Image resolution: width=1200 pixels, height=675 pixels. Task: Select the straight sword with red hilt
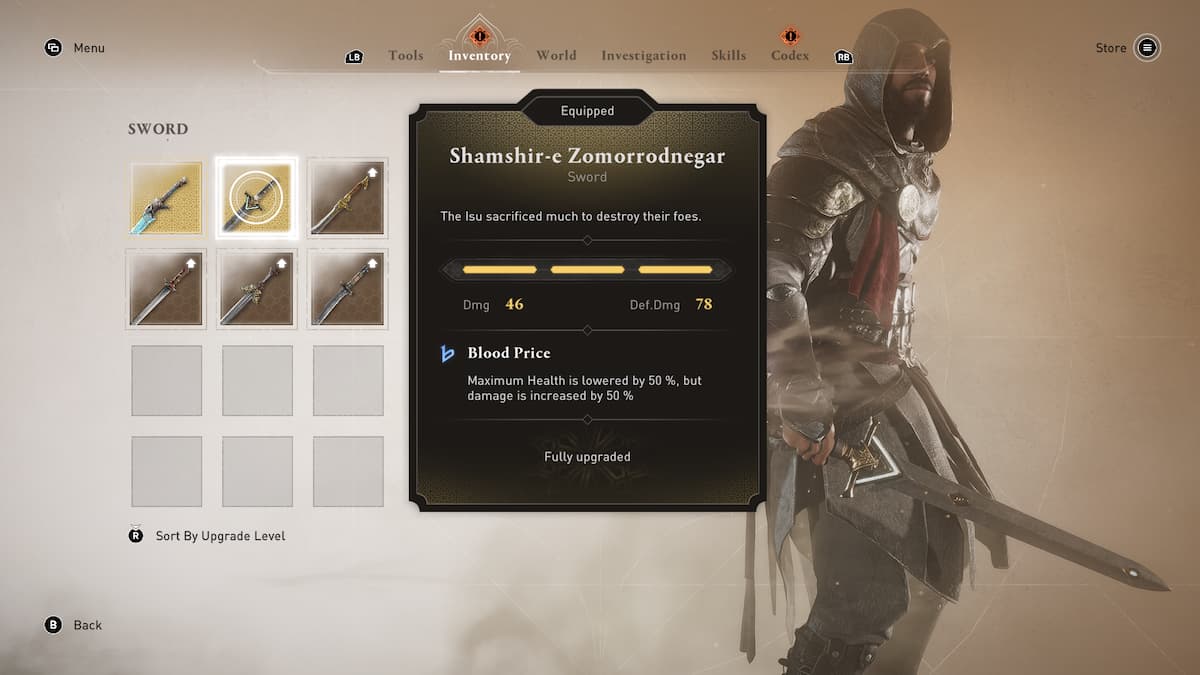point(167,289)
